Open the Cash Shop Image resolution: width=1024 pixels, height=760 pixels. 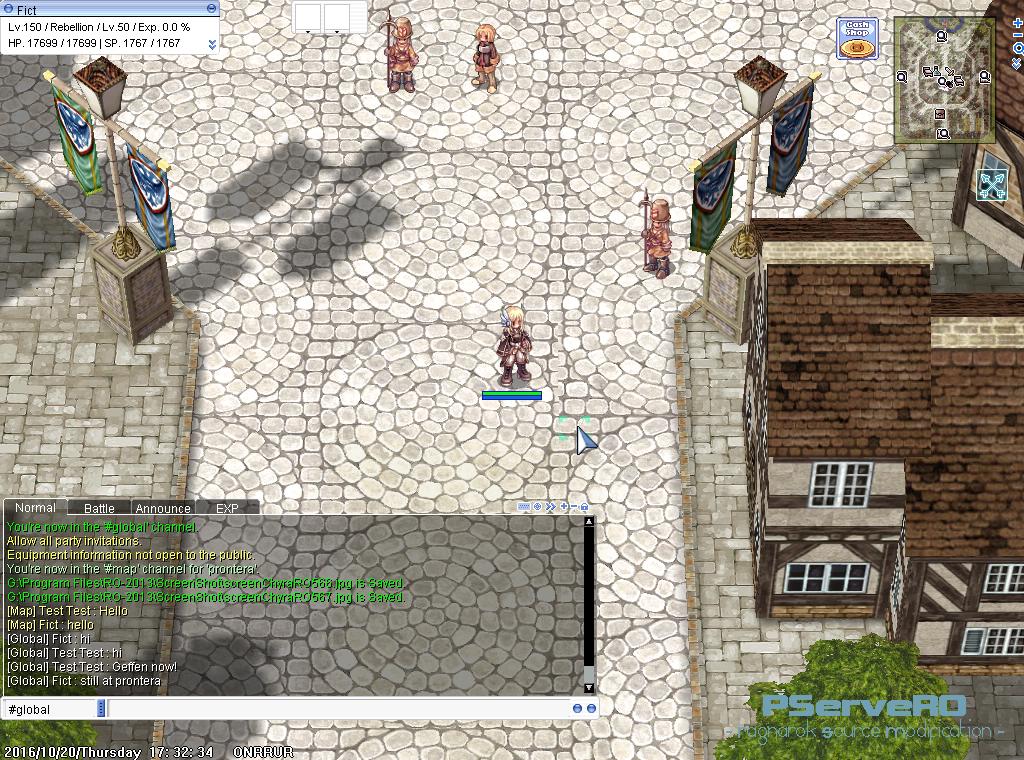(x=857, y=39)
